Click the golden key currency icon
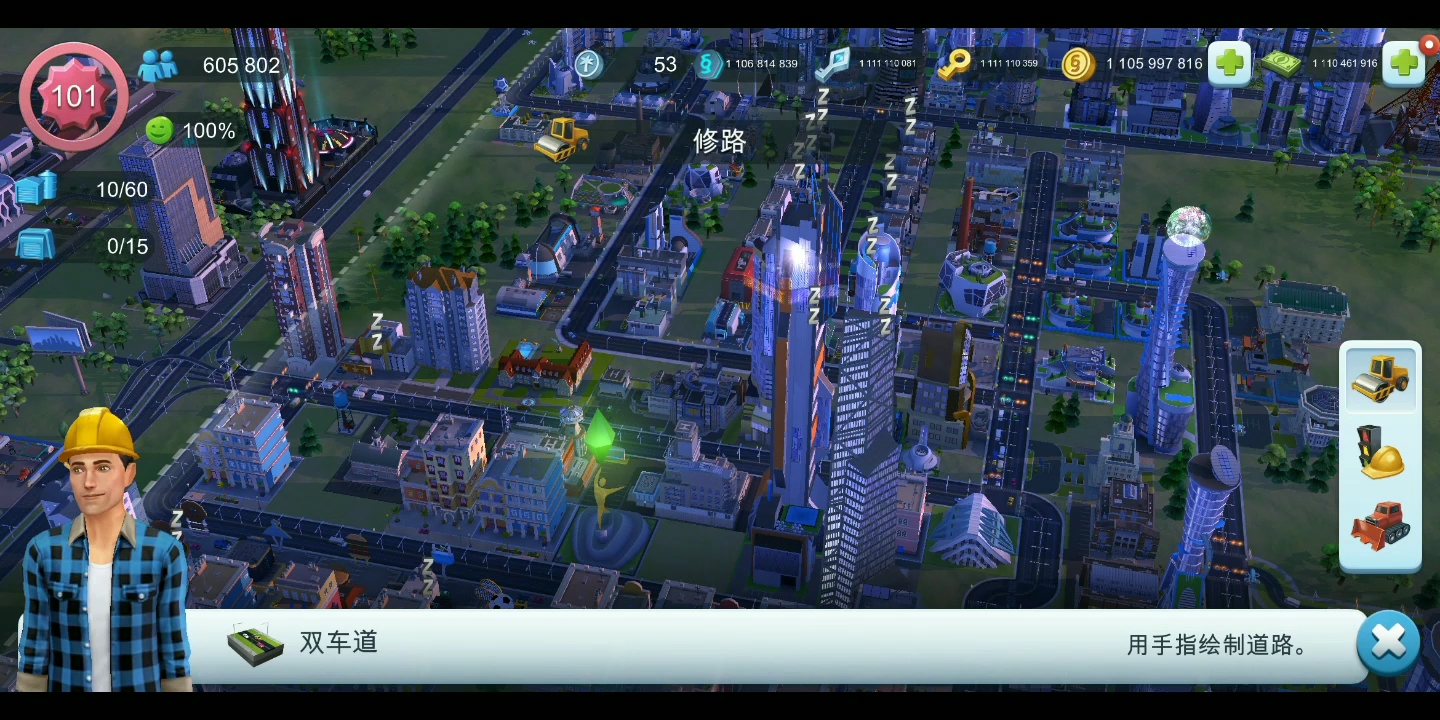 click(x=953, y=64)
